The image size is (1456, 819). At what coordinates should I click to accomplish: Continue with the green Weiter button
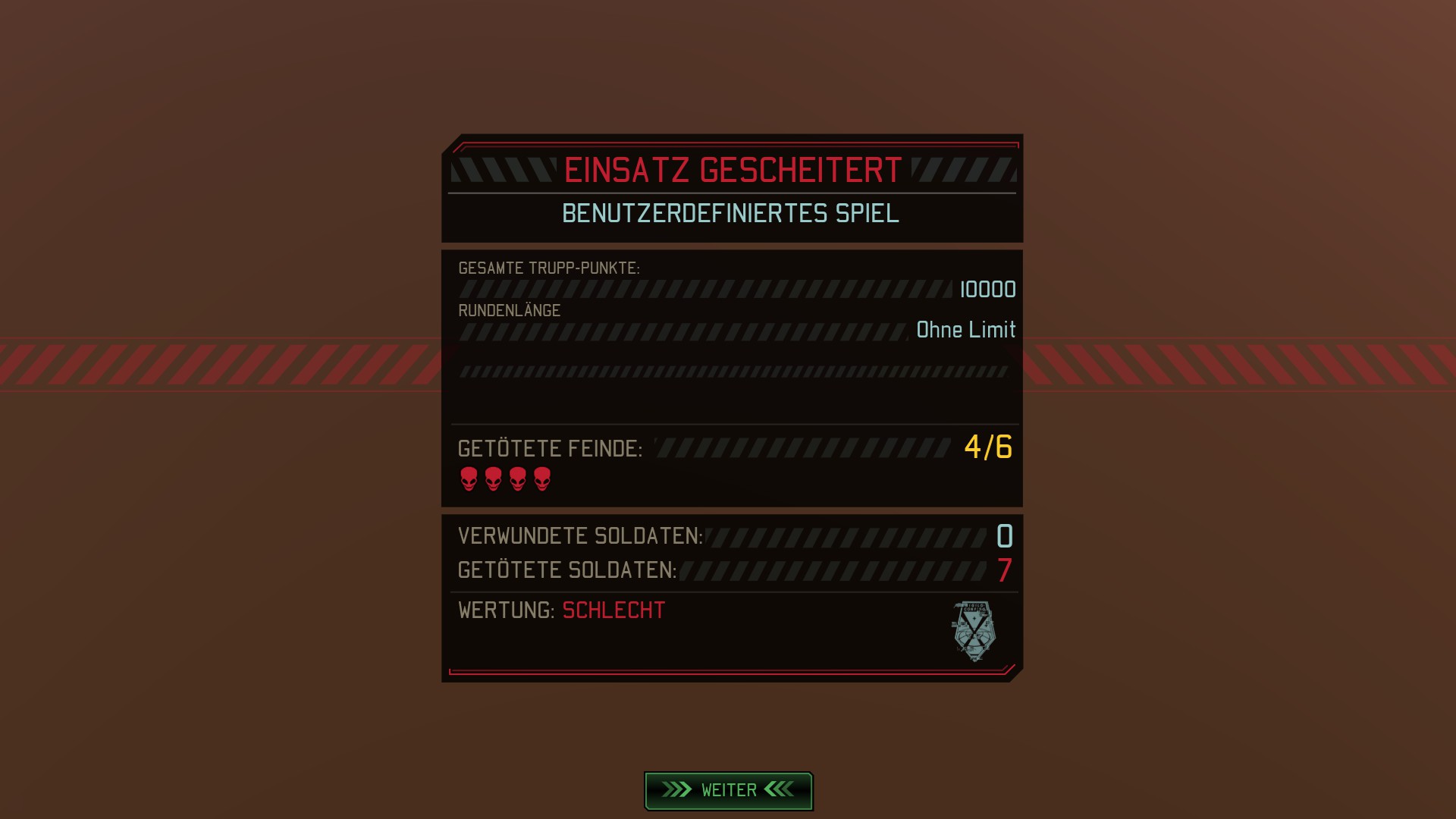tap(728, 790)
